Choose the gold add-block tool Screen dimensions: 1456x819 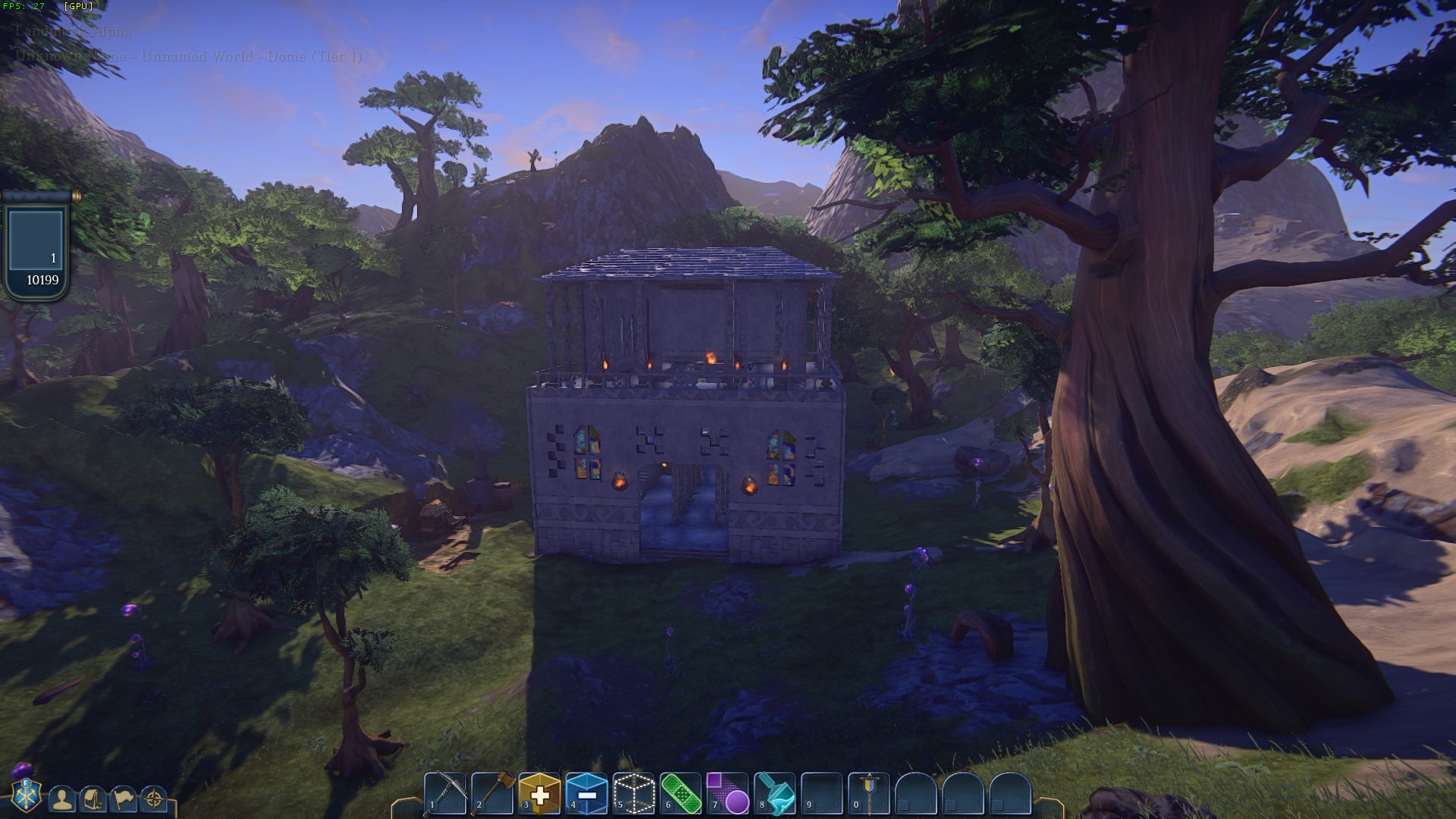point(540,793)
